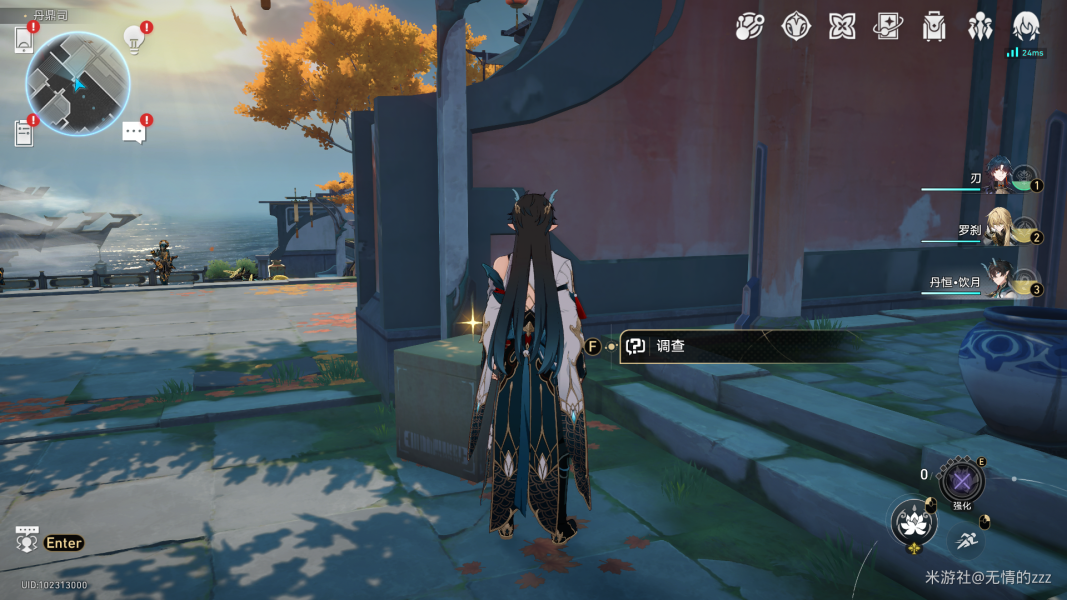The width and height of the screenshot is (1067, 600).
Task: Switch to party member 罗刹
Action: tap(1000, 229)
